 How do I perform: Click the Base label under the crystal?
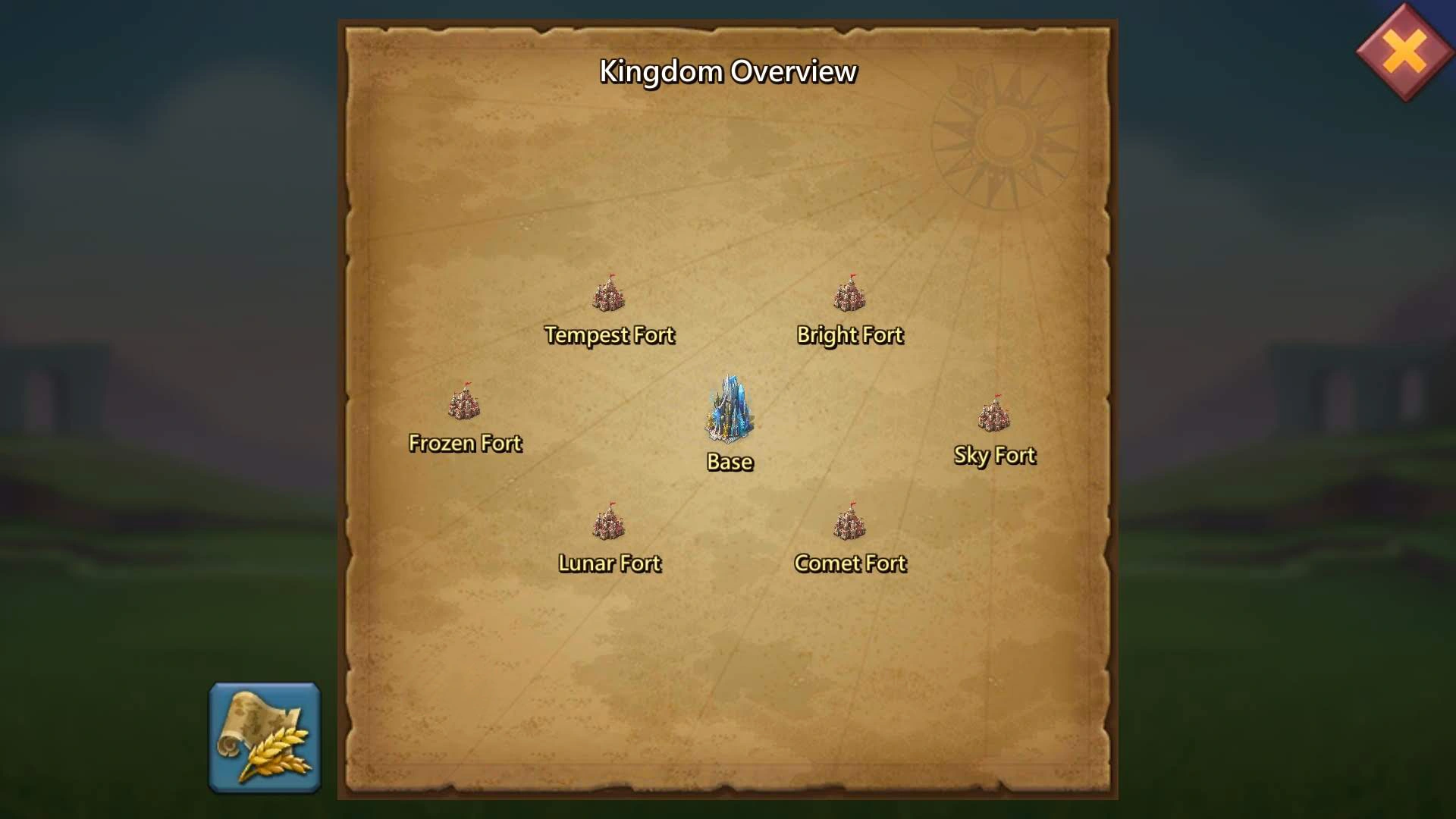(x=730, y=462)
